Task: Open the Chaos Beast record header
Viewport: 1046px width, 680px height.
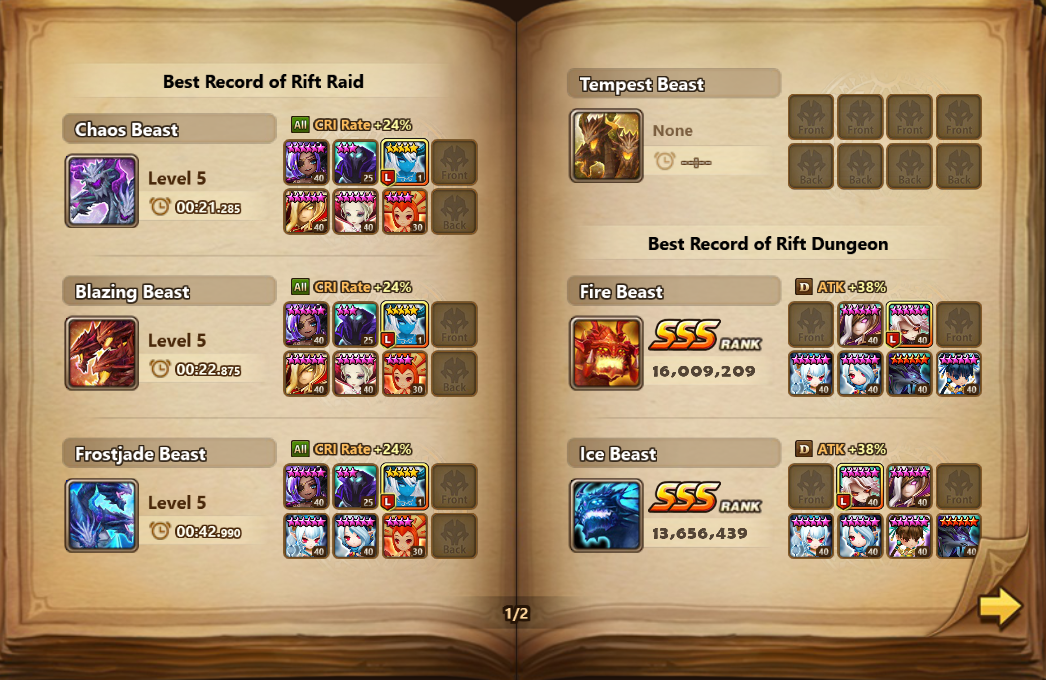Action: click(x=168, y=129)
